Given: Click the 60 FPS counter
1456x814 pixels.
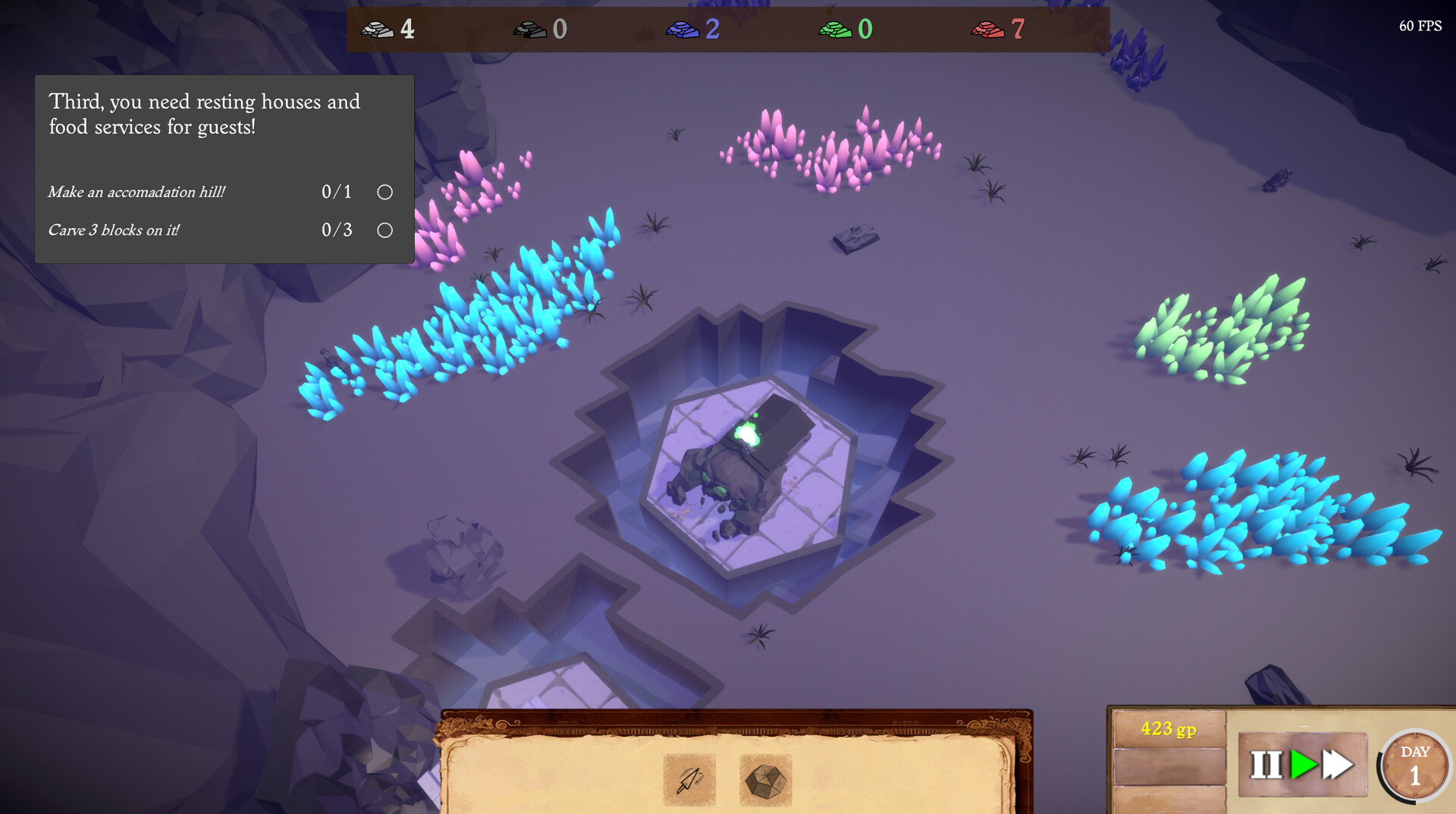Looking at the screenshot, I should (1420, 27).
